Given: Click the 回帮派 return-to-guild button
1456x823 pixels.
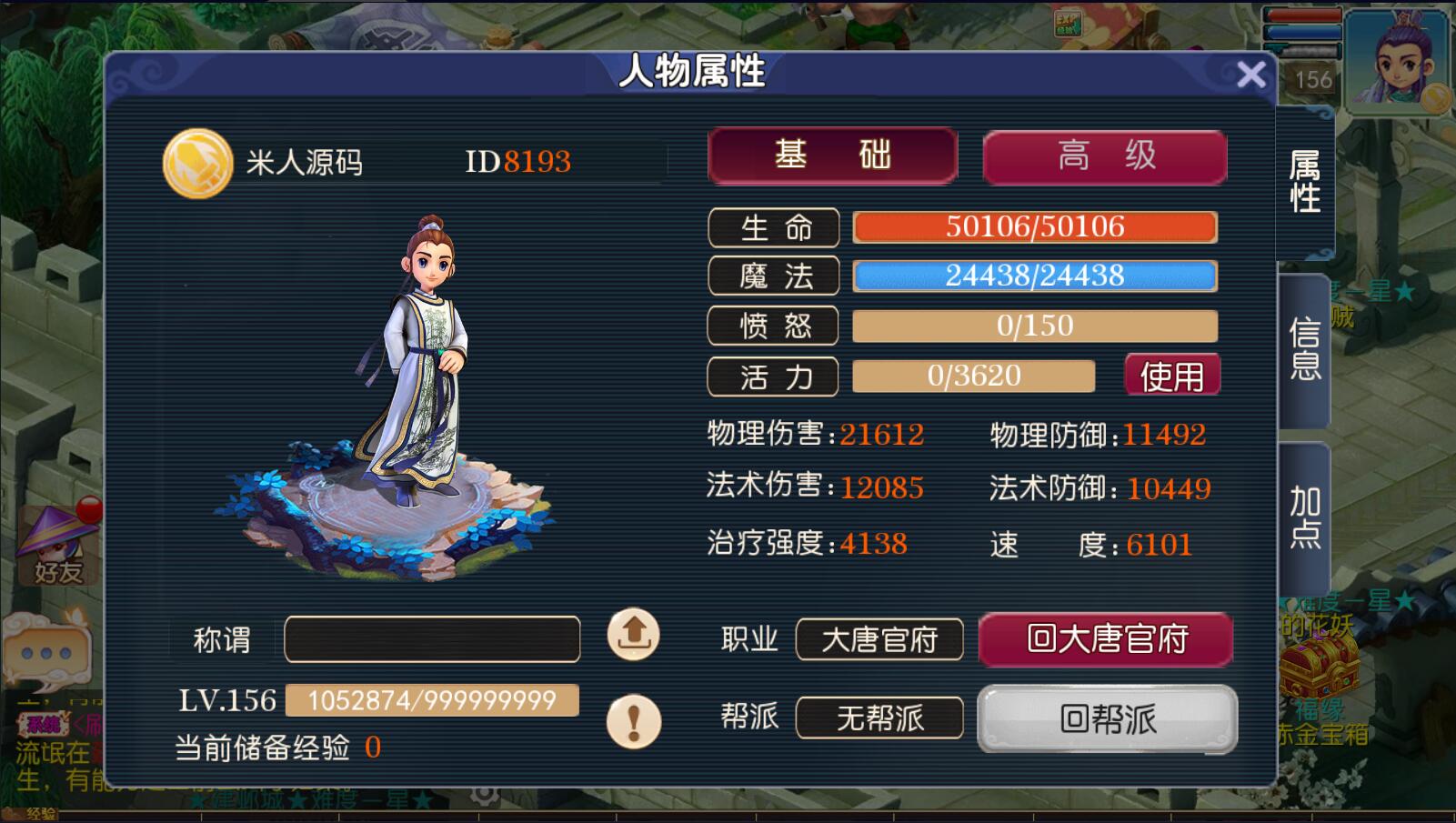Looking at the screenshot, I should pos(1107,719).
